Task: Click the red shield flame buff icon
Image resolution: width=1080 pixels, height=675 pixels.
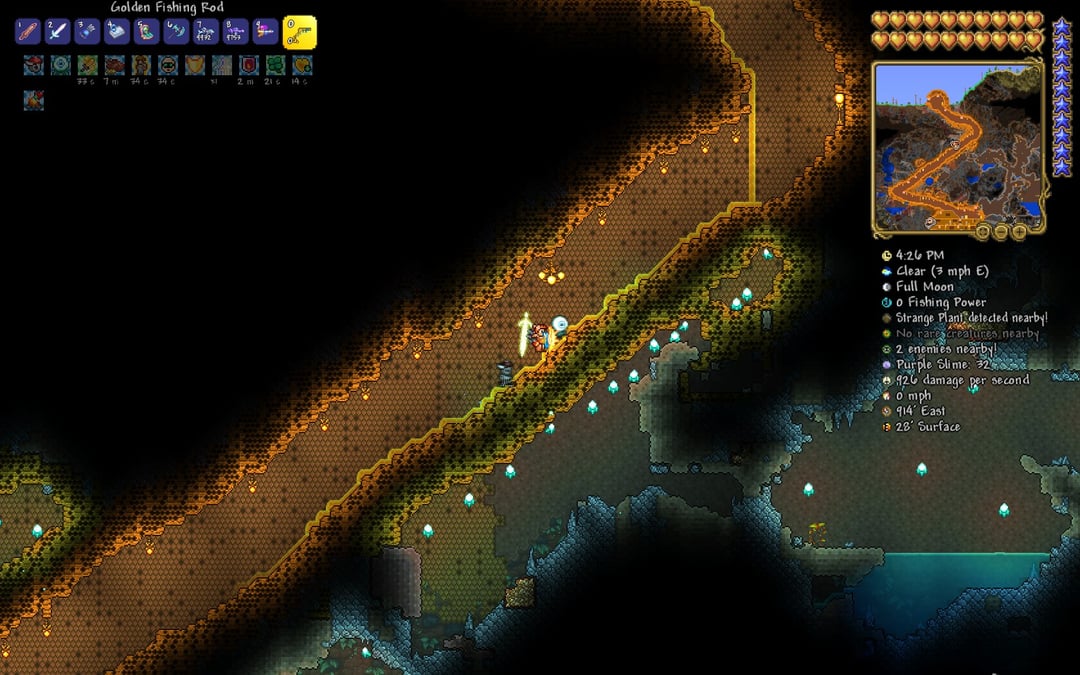Action: point(248,65)
